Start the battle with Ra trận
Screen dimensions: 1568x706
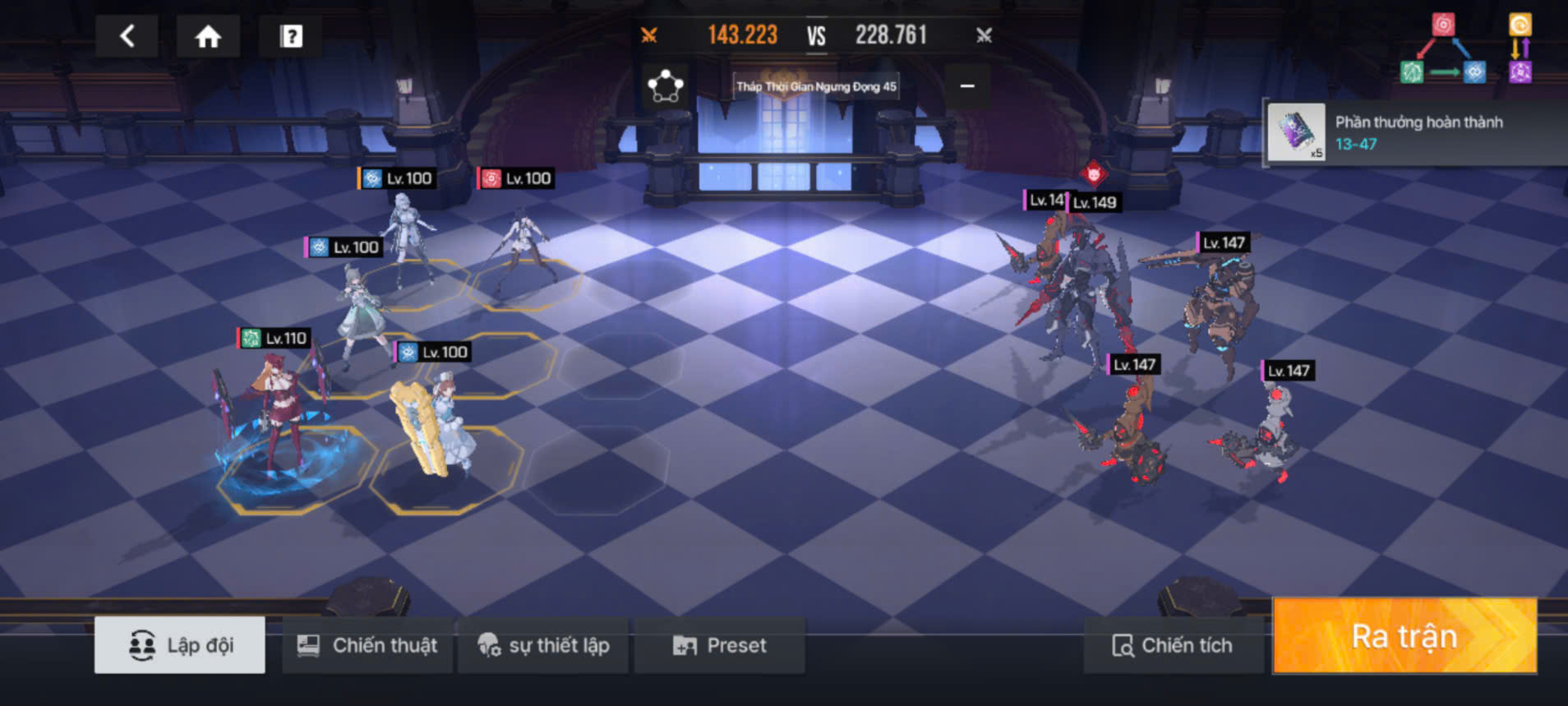click(x=1404, y=636)
